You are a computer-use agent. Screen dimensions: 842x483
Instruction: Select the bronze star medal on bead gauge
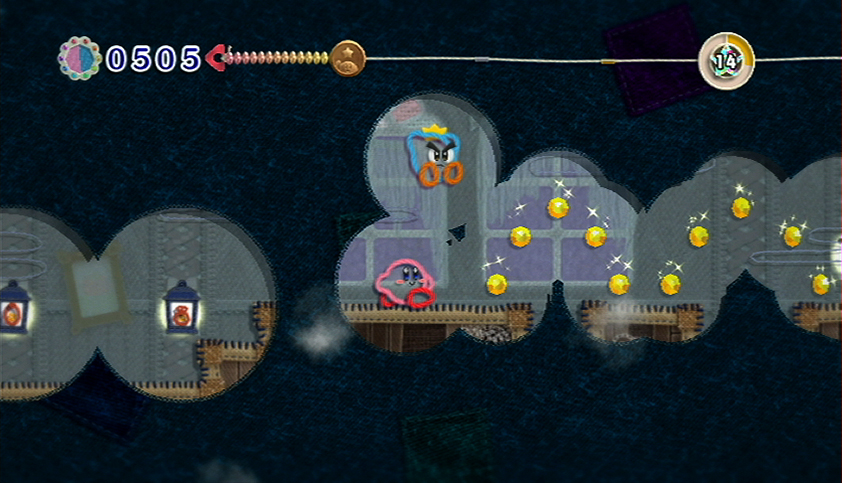click(x=348, y=57)
